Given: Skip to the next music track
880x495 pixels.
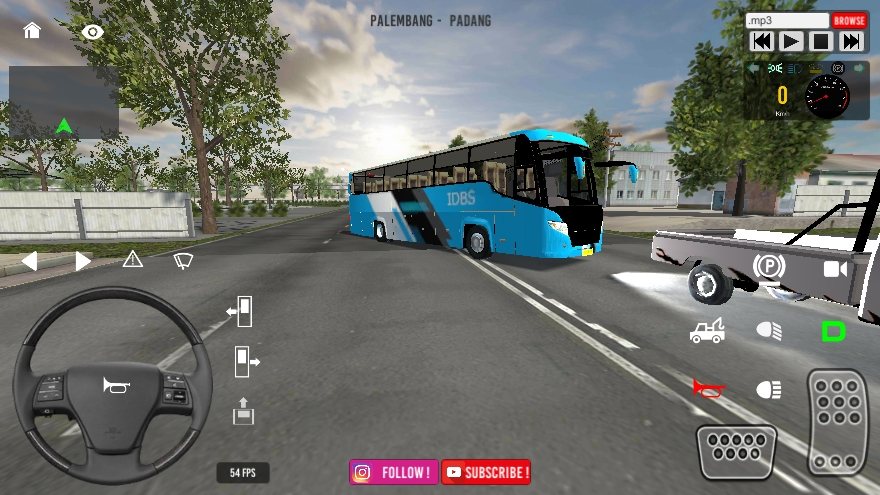Looking at the screenshot, I should coord(851,41).
